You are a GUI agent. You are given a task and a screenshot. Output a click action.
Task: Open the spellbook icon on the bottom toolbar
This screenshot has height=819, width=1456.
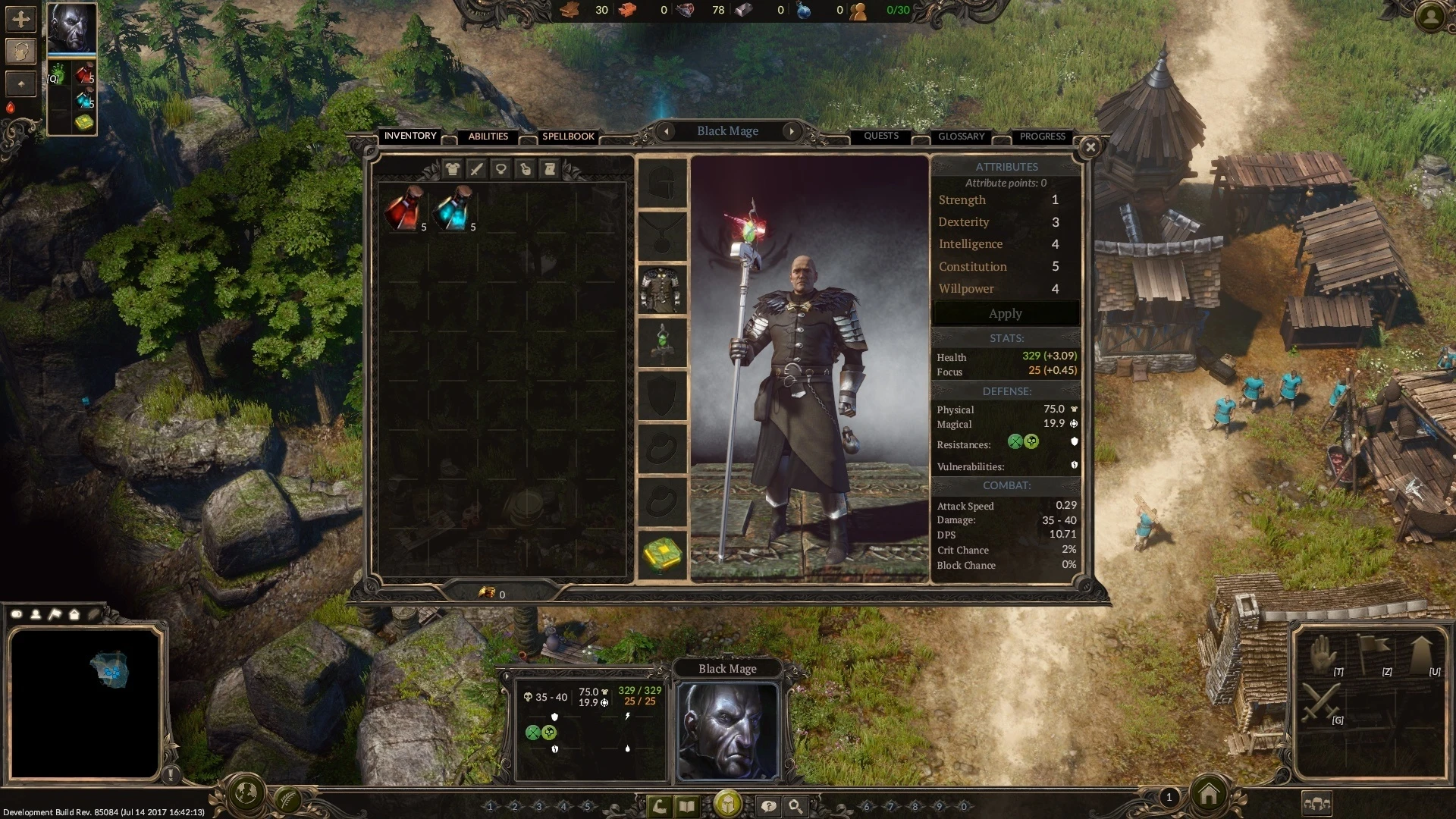point(686,807)
